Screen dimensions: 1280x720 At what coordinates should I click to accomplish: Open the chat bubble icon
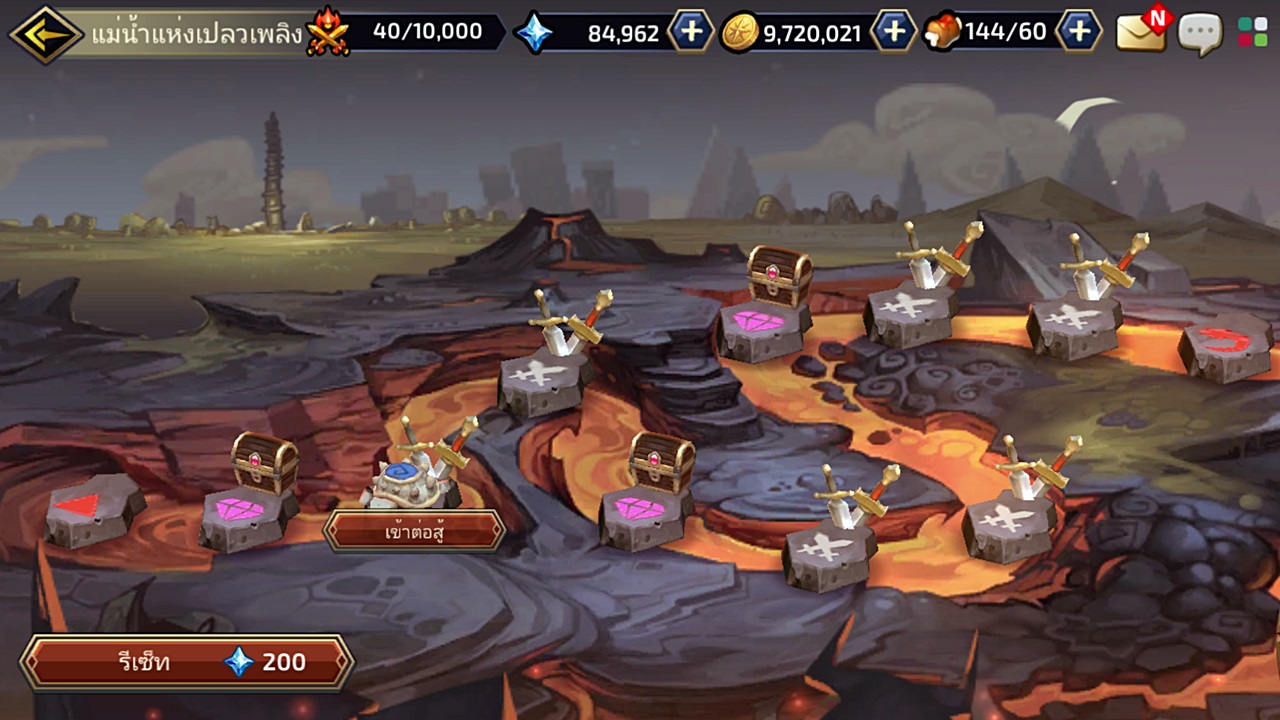[1201, 33]
